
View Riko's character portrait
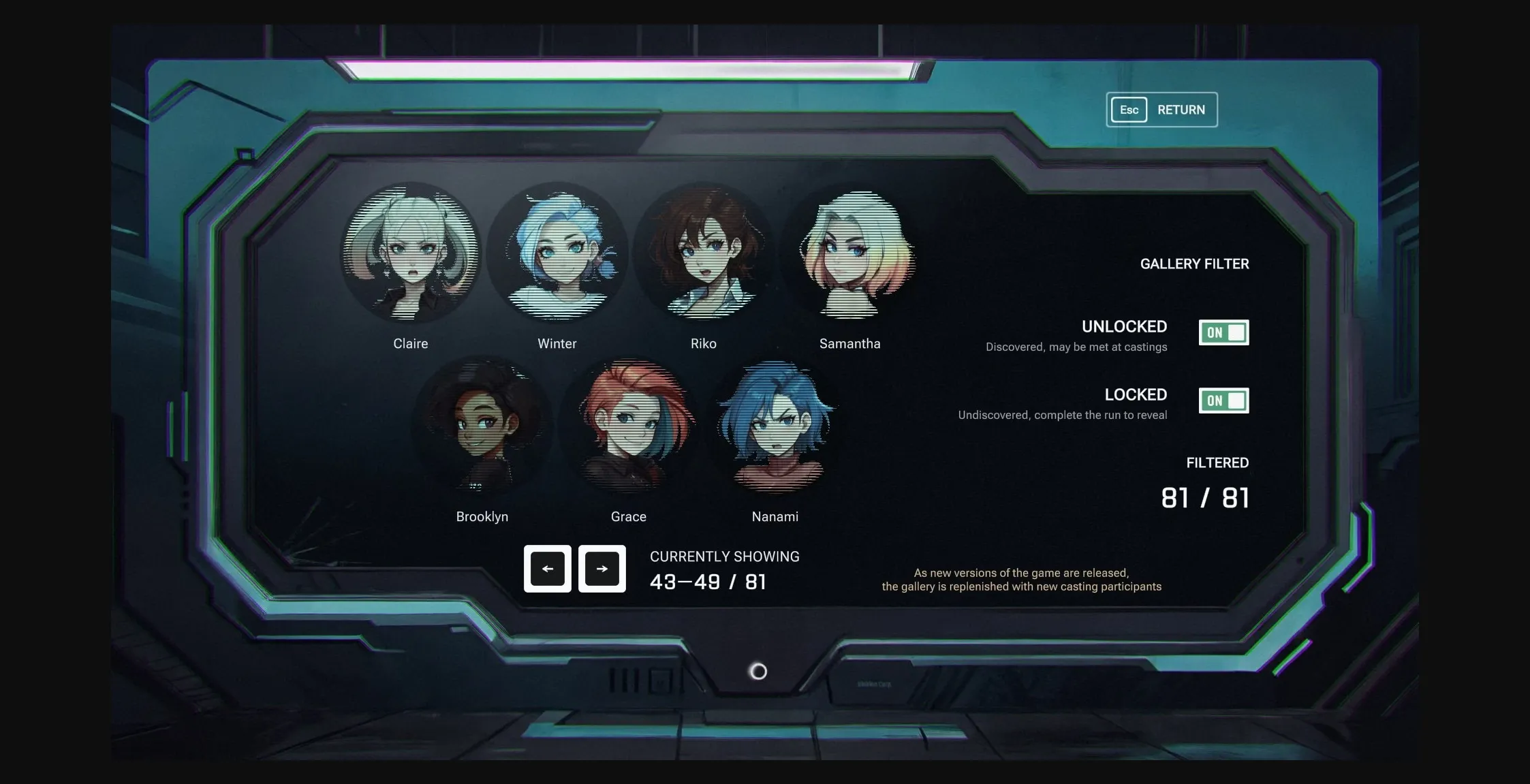[704, 255]
